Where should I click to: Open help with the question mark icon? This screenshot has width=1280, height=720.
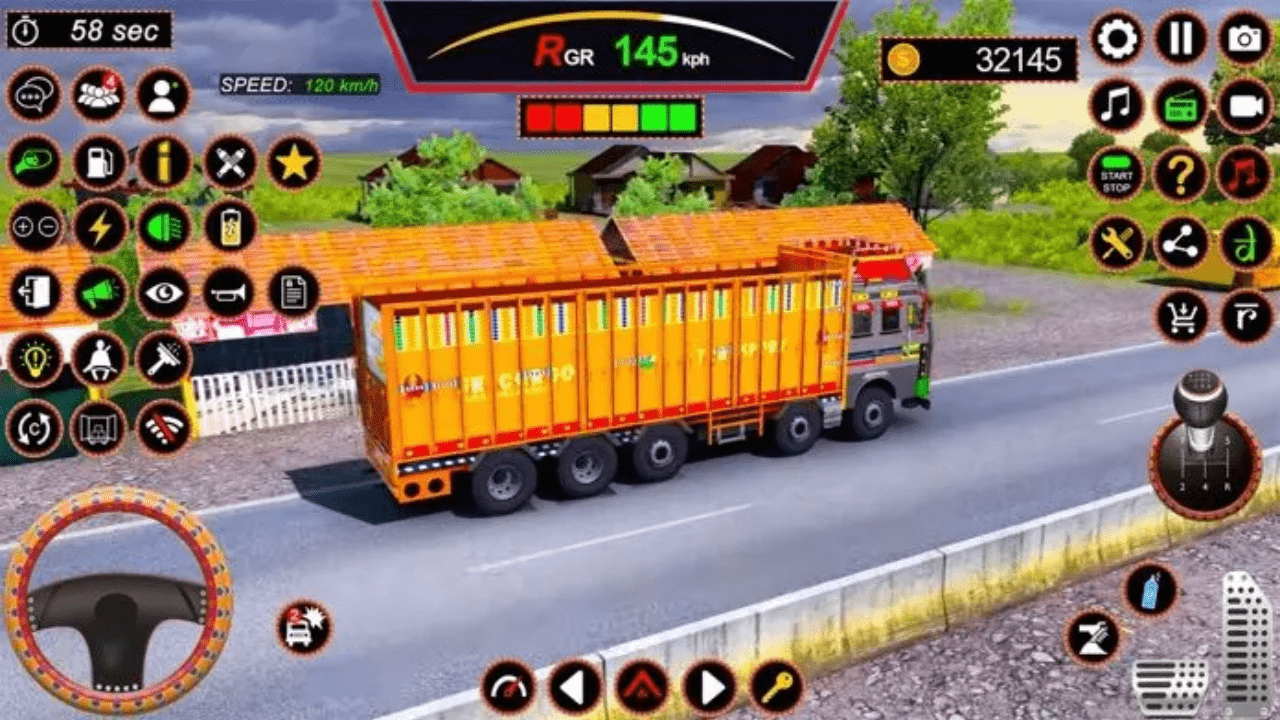[x=1181, y=173]
